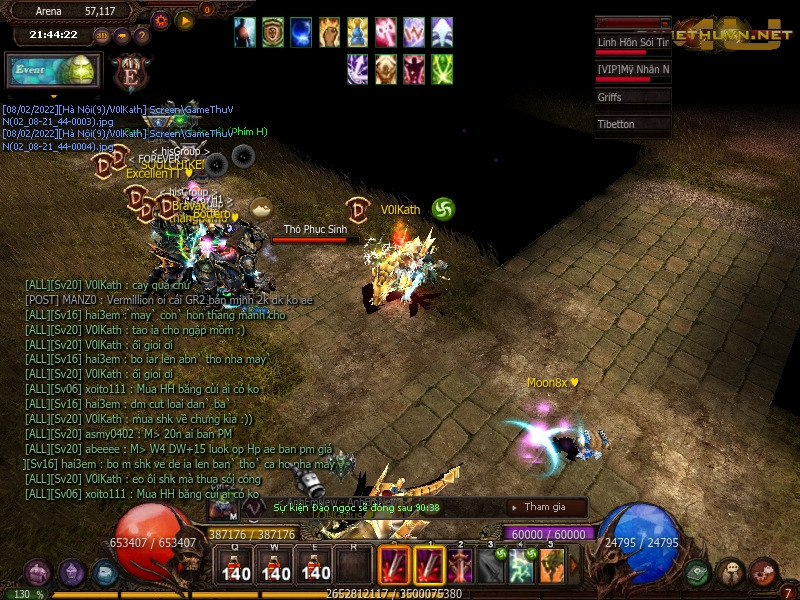Open the question mark help button
Screen dimensions: 800x600
coord(142,36)
